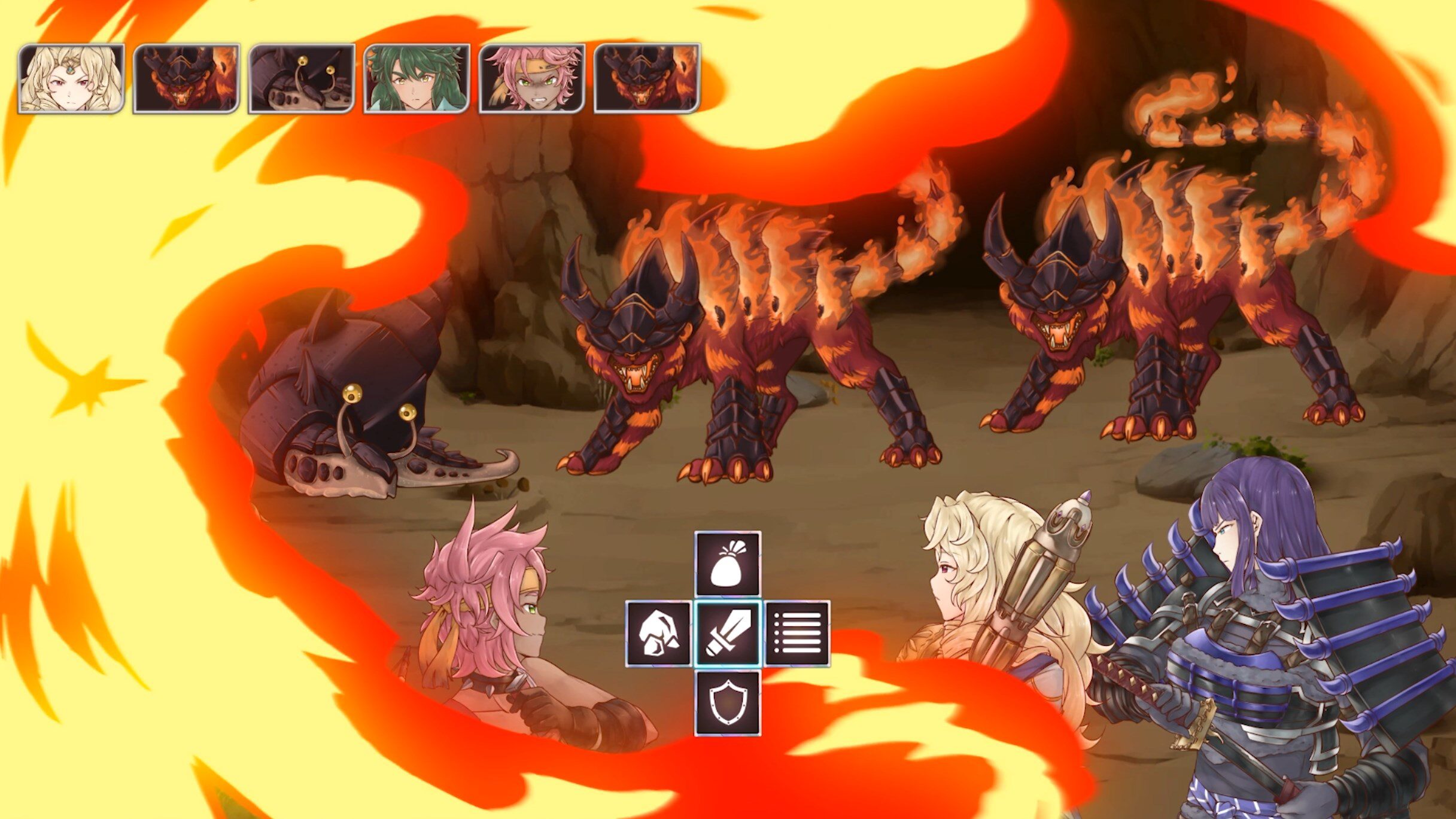Select the pink-haired fighter turn portrait
The image size is (1456, 819).
click(x=532, y=78)
